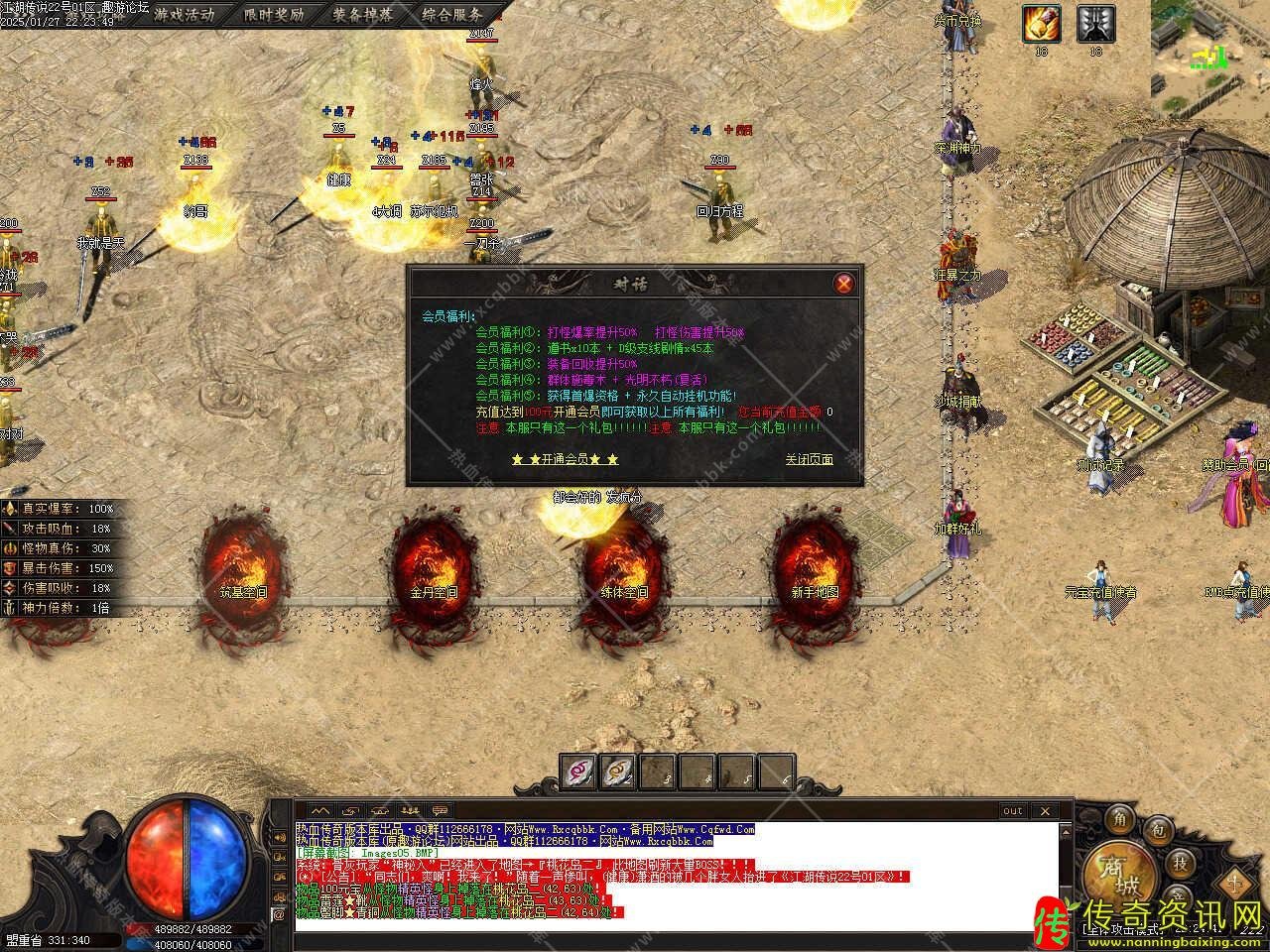Open the 装备掉落 menu
This screenshot has height=952, width=1270.
(362, 14)
